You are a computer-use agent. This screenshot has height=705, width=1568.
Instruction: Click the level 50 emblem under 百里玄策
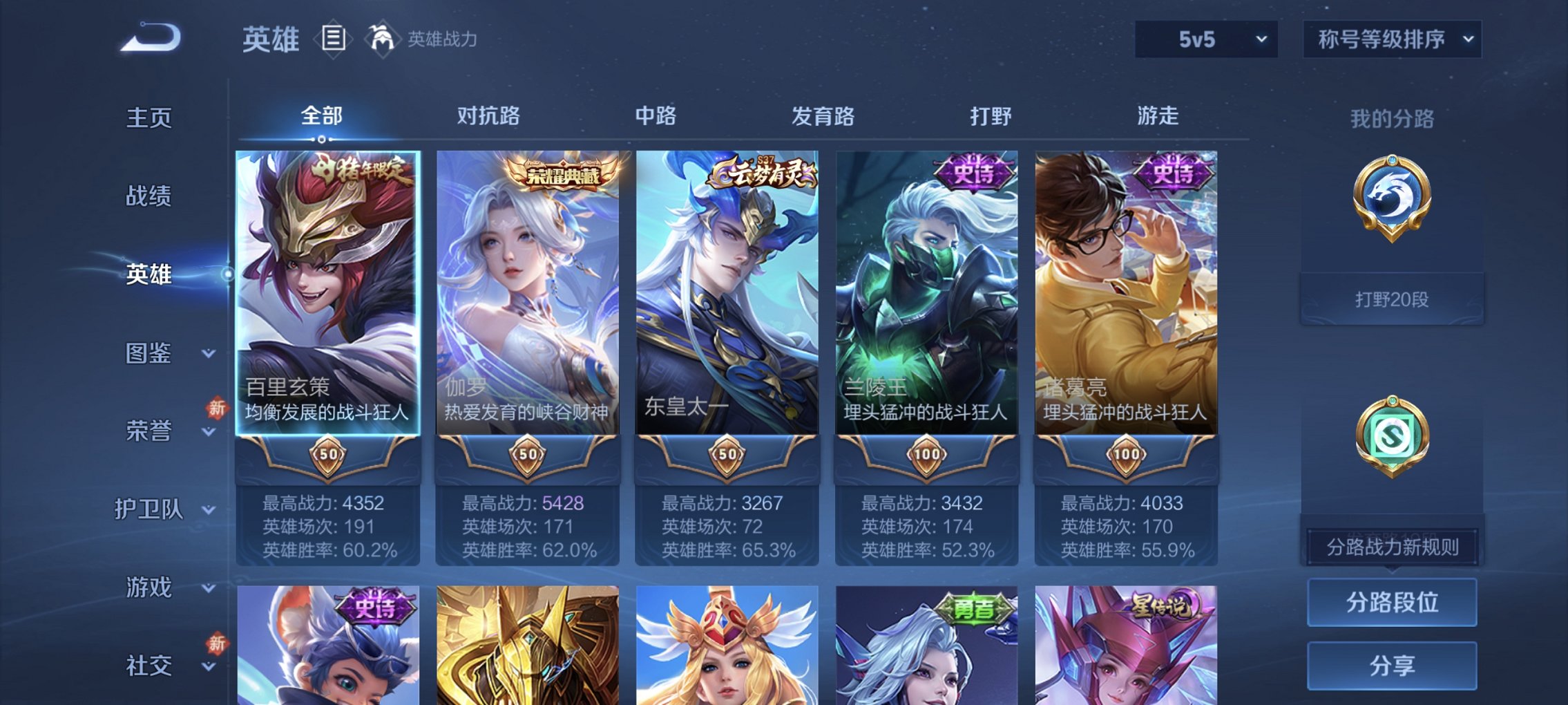click(329, 454)
